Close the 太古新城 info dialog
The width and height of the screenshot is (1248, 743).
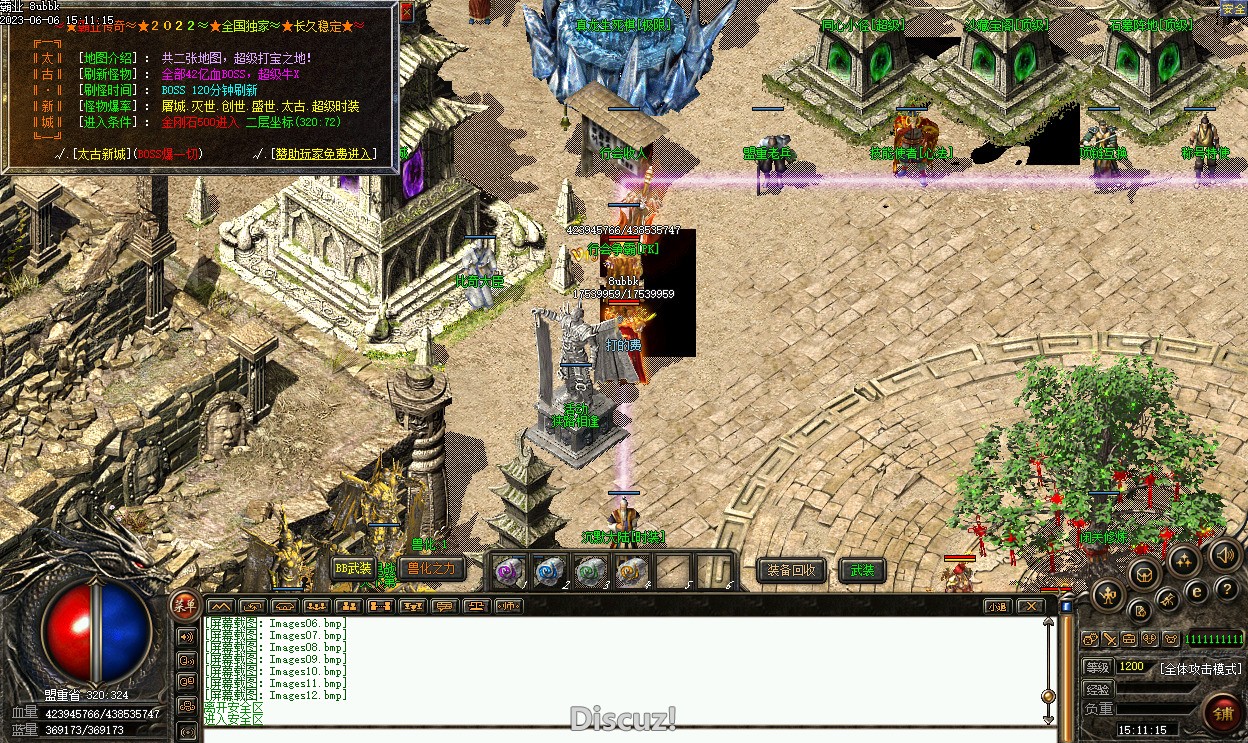point(406,12)
